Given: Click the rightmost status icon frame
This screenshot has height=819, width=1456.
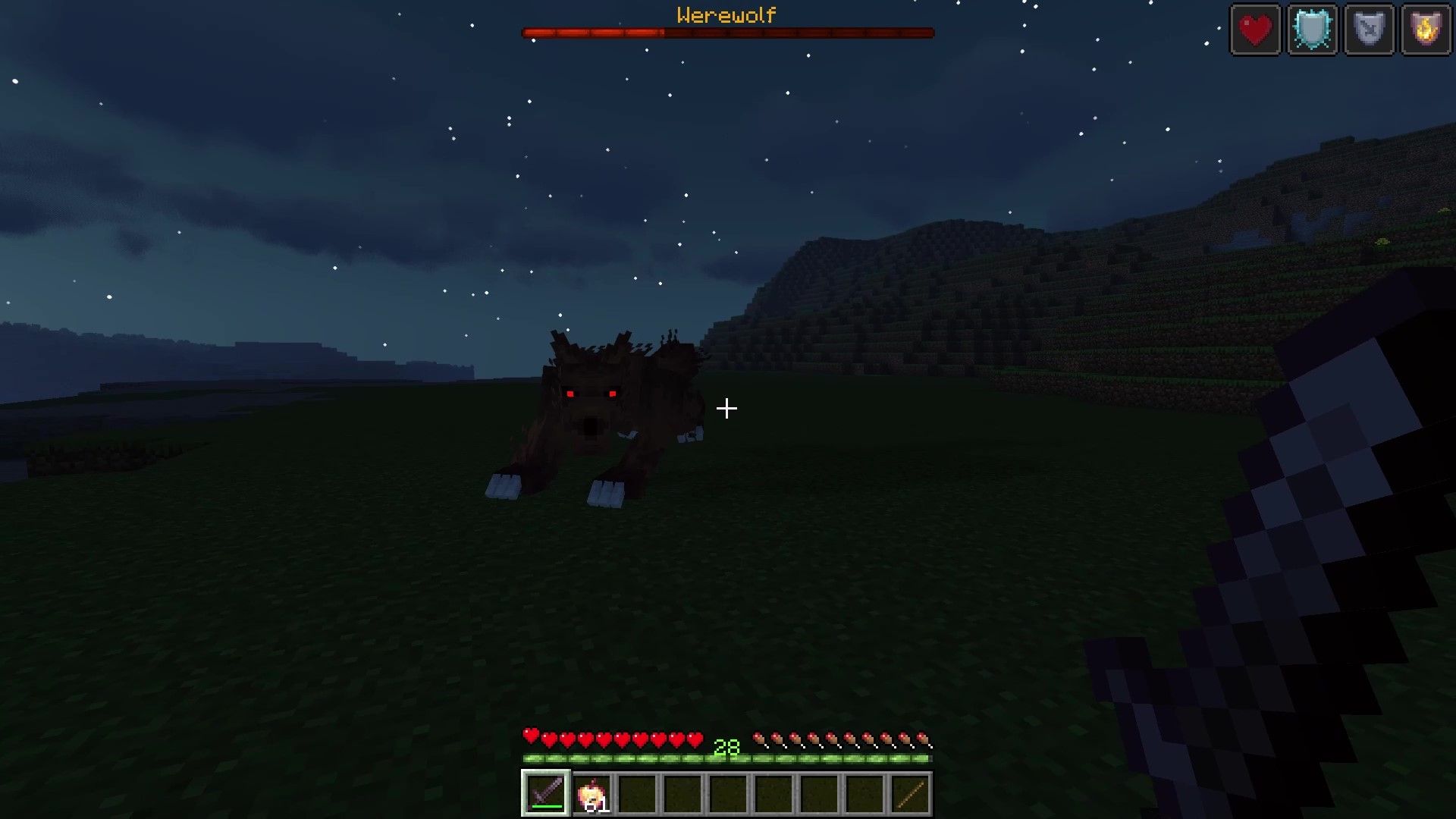Looking at the screenshot, I should pos(1426,30).
